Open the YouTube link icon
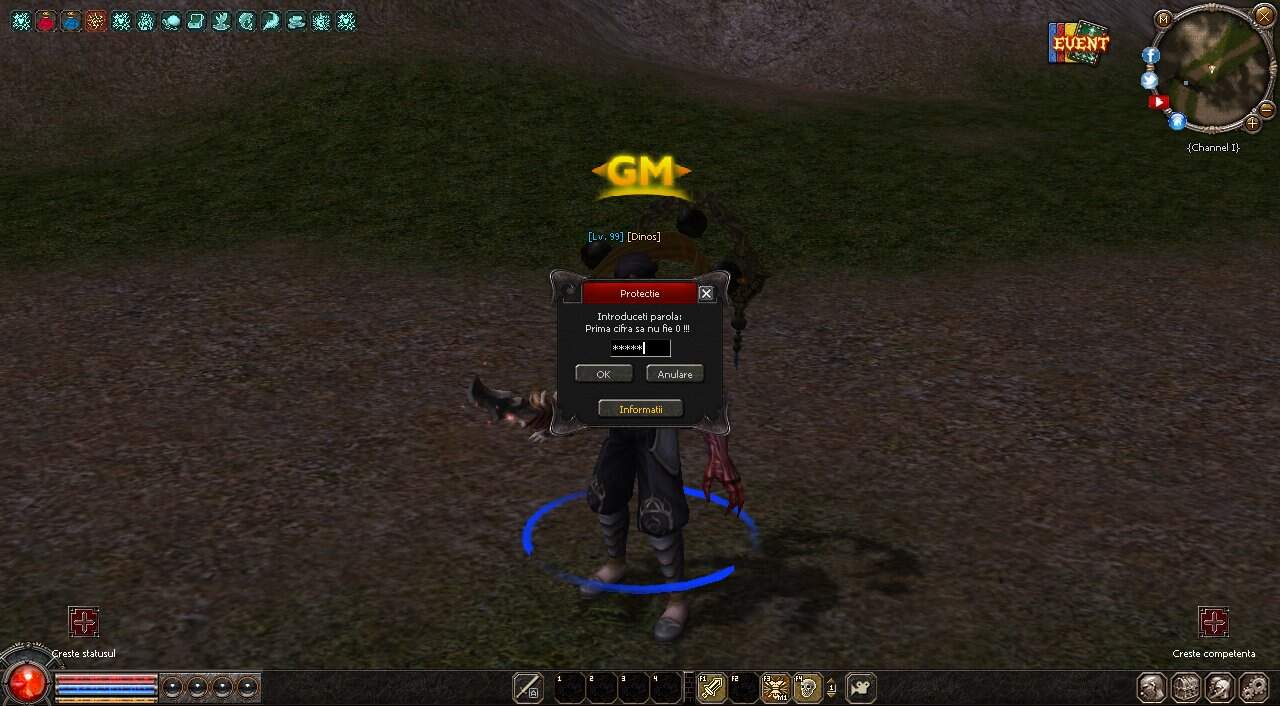 [x=1159, y=102]
